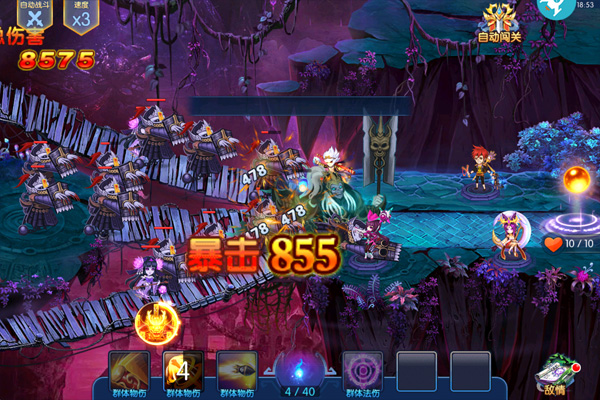
Task: Select the 群体物伤 skill showing cooldown 4
Action: coord(183,370)
